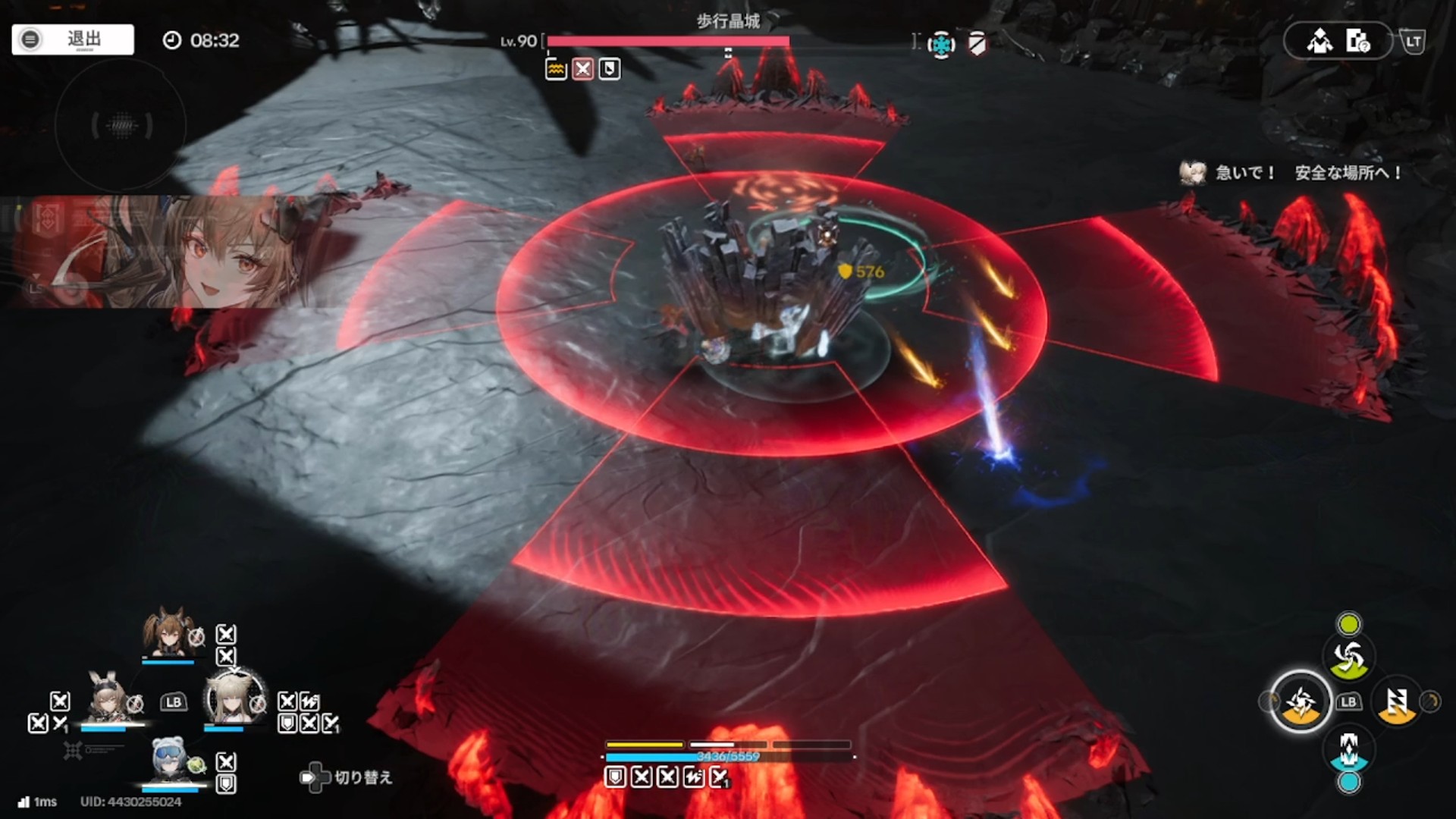This screenshot has height=819, width=1456.
Task: Activate the cyan crystal skill
Action: click(1348, 749)
